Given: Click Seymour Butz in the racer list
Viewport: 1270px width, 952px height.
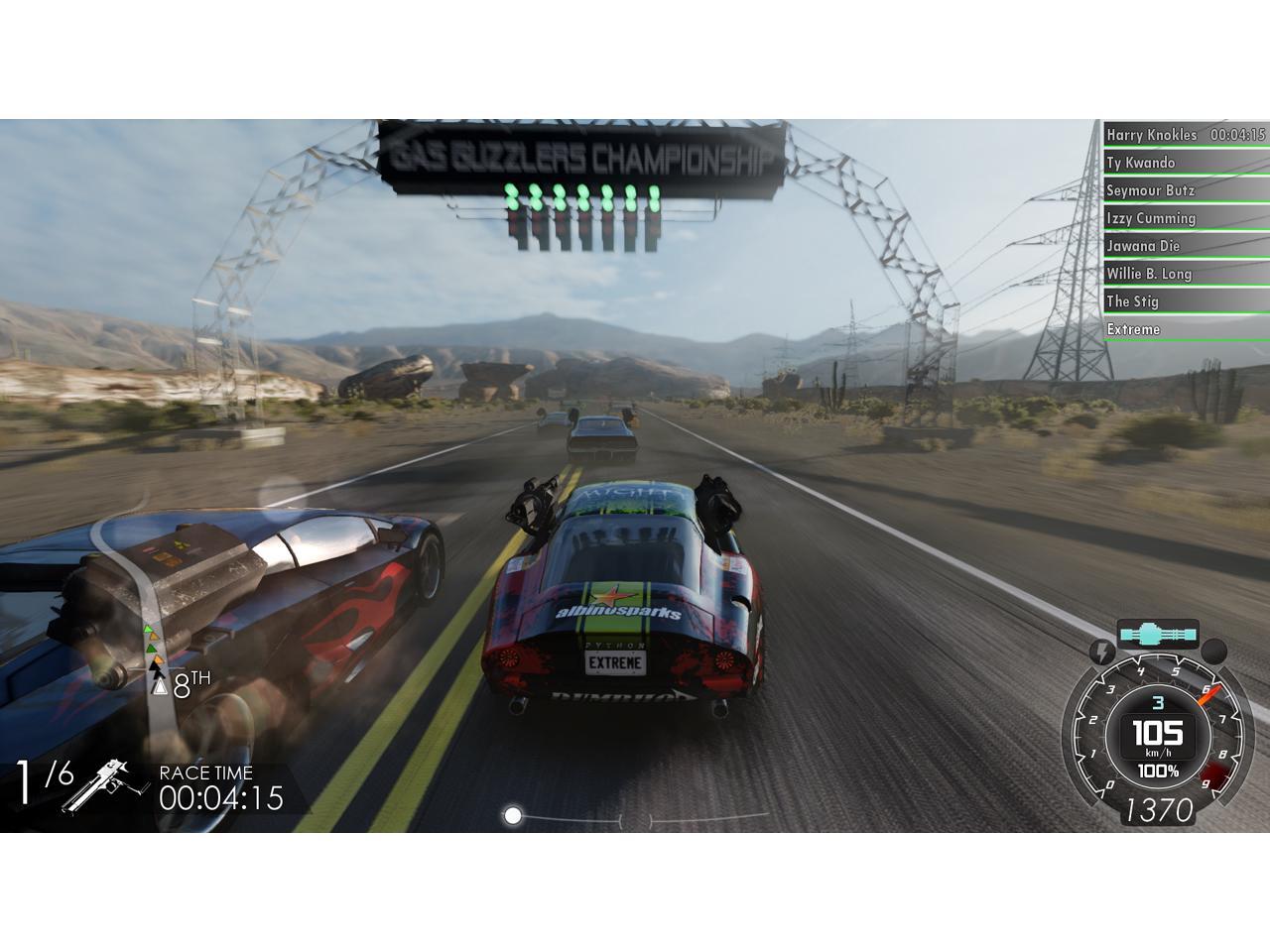Looking at the screenshot, I should coord(1185,190).
